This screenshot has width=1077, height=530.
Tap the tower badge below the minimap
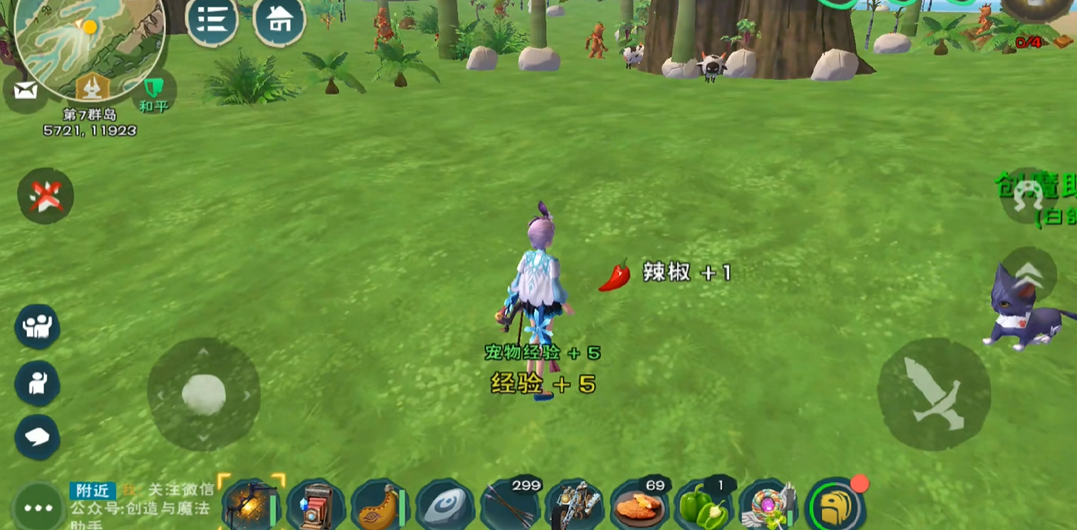93,88
